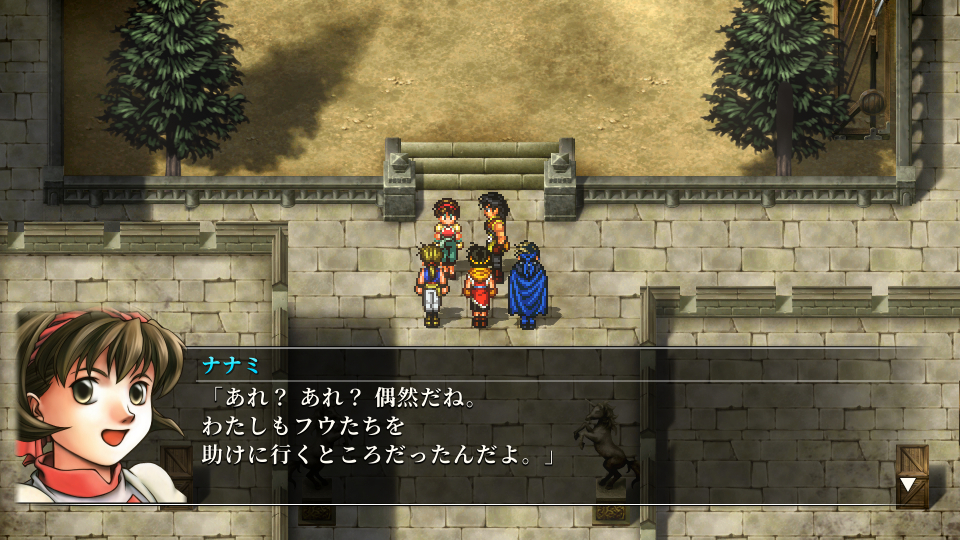
Task: Click the white dialogue advance arrow
Action: (908, 485)
